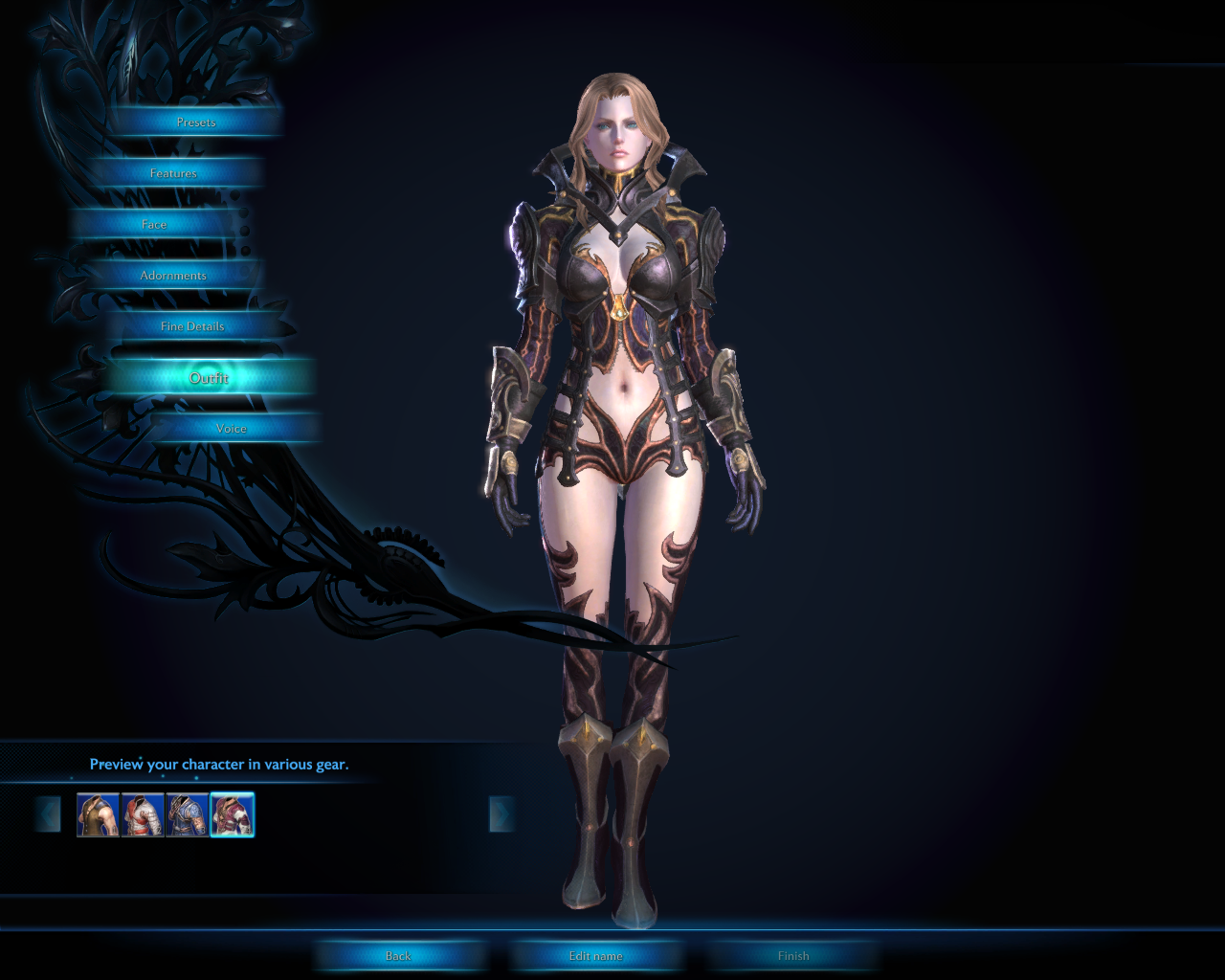The height and width of the screenshot is (980, 1225).
Task: Open the Presets menu
Action: (196, 122)
